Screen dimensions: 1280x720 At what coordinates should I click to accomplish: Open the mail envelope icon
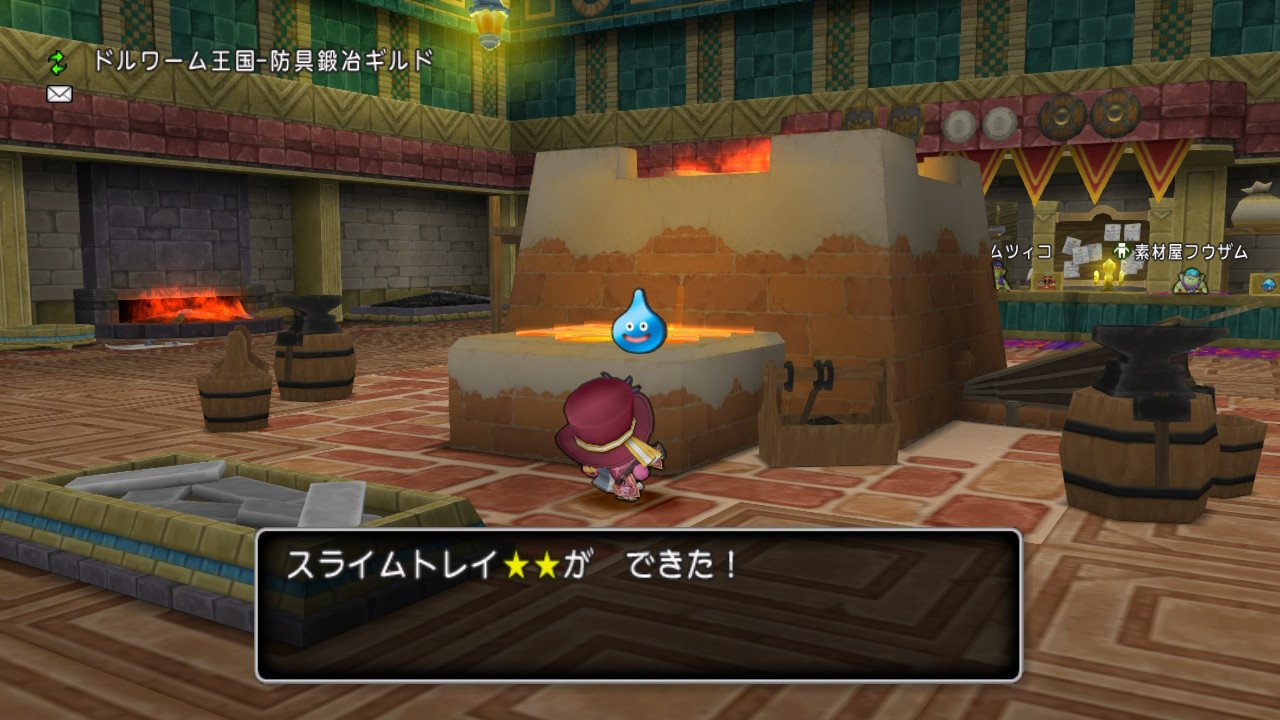point(58,93)
